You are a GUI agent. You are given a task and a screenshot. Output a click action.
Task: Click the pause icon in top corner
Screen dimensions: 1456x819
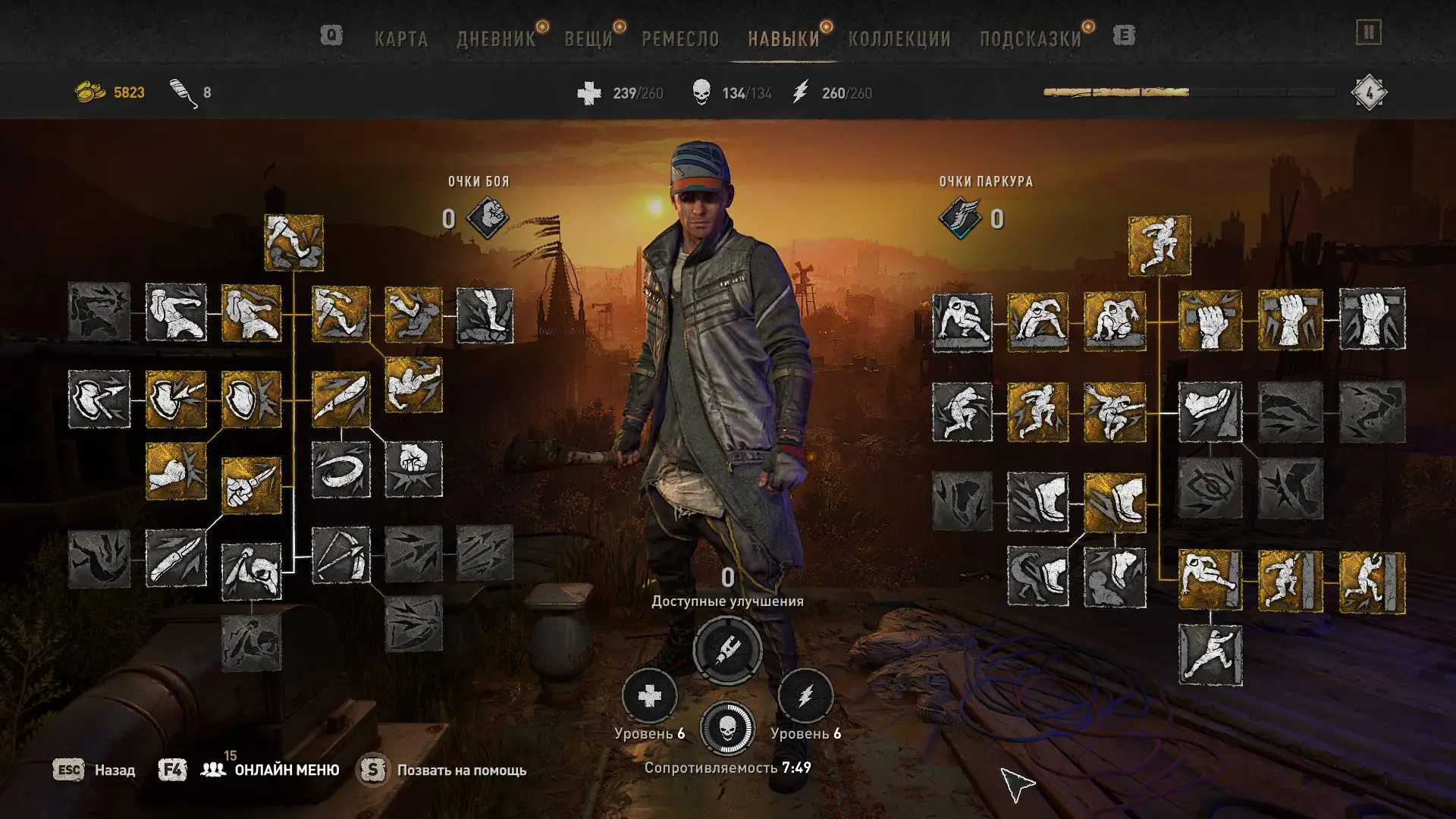[x=1369, y=33]
